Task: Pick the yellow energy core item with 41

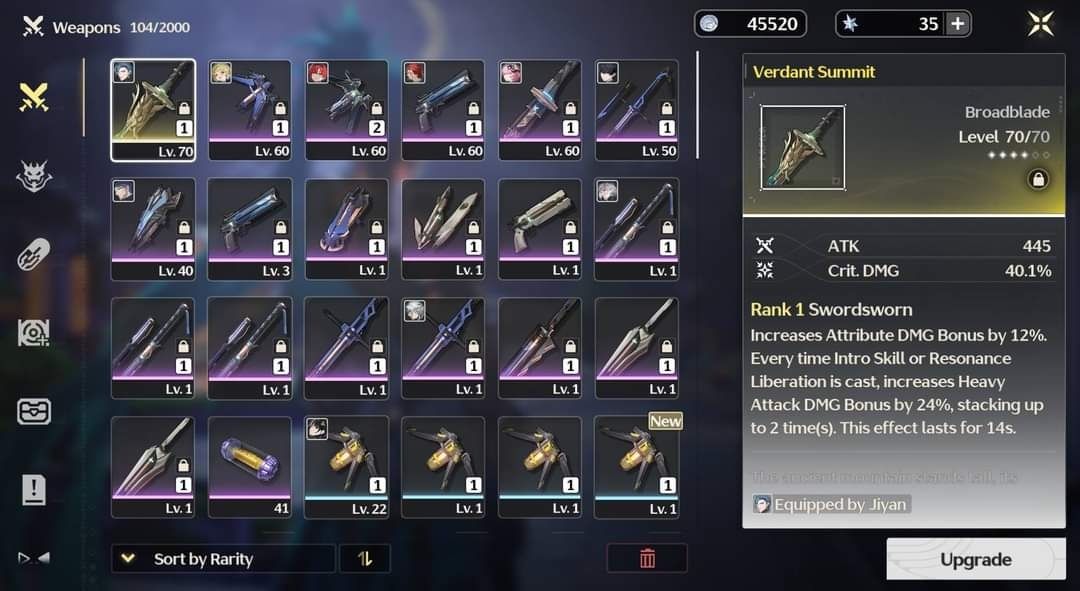Action: (x=249, y=466)
